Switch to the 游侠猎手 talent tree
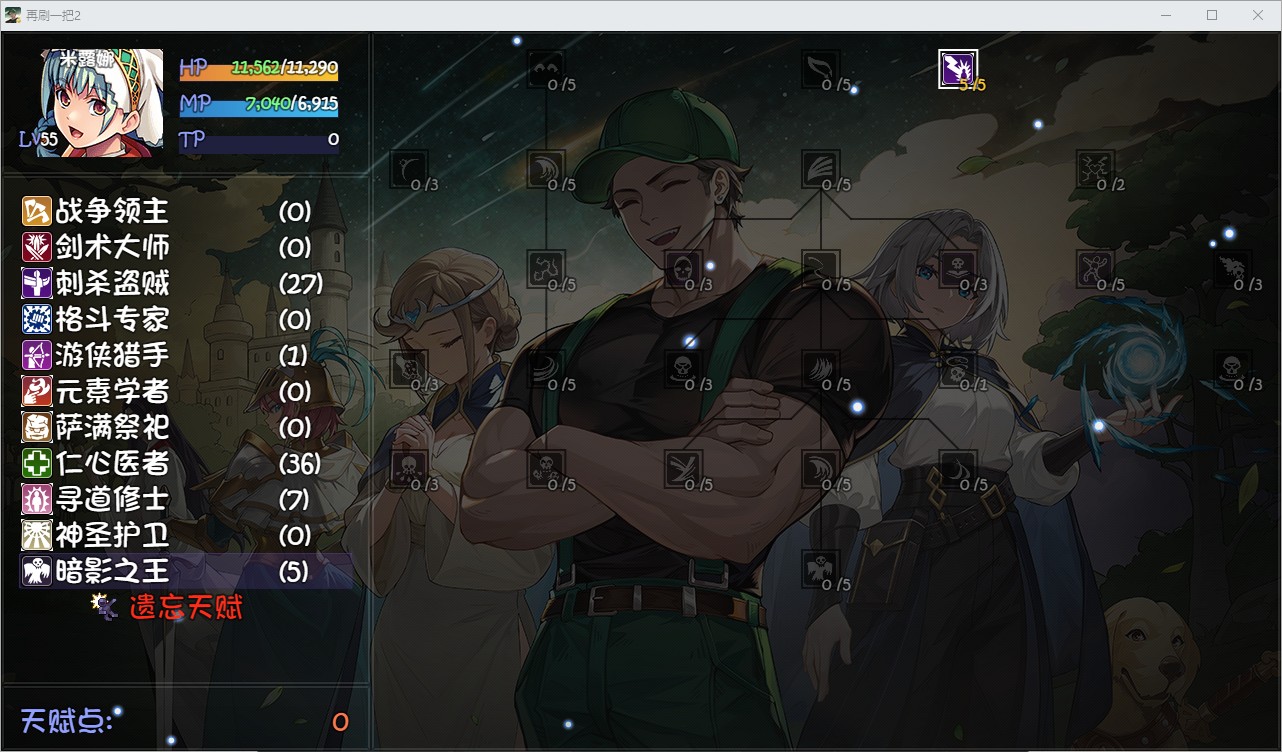The height and width of the screenshot is (752, 1282). pyautogui.click(x=112, y=355)
